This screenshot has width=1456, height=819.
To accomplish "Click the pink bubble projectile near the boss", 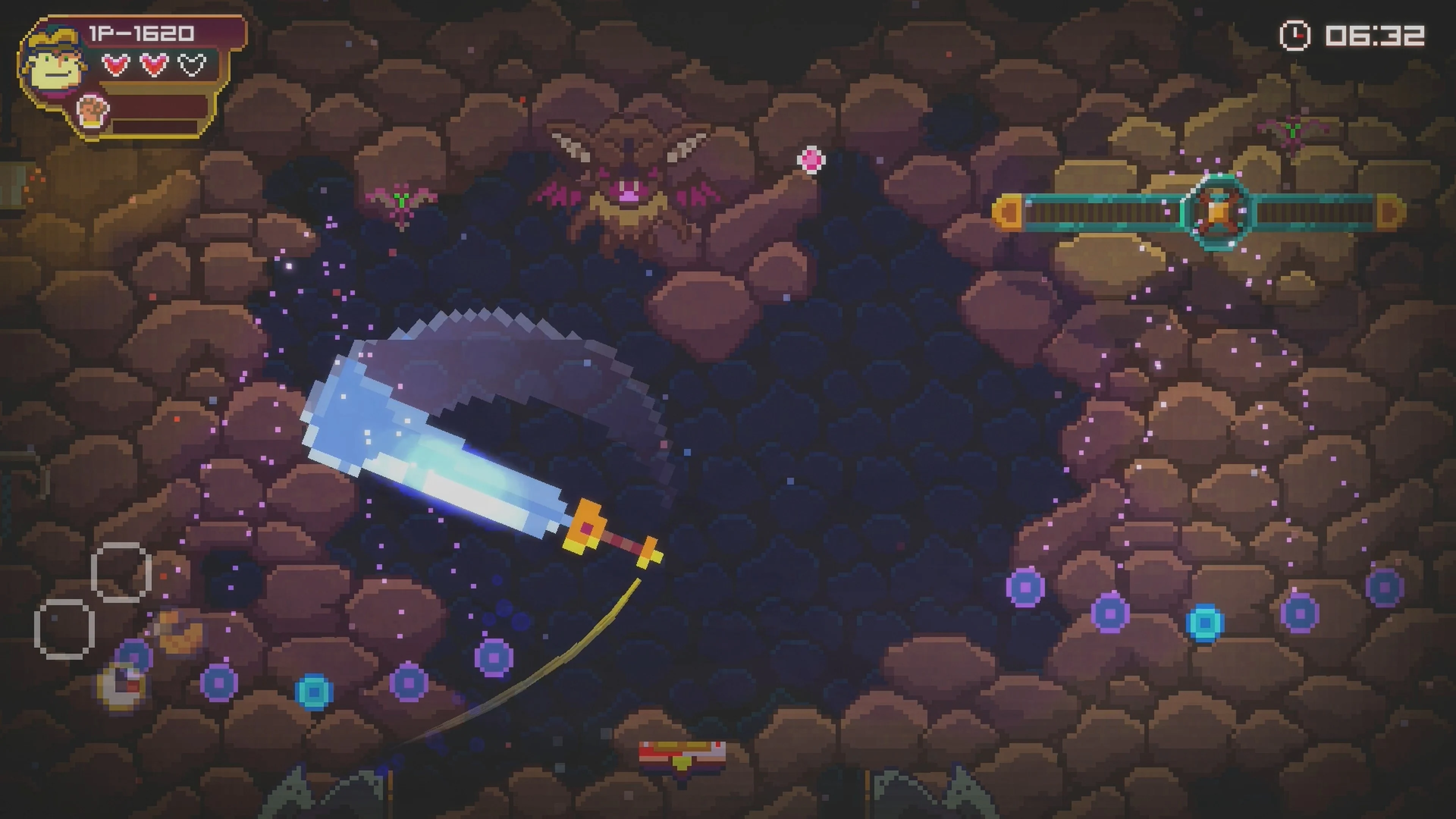I will [812, 160].
